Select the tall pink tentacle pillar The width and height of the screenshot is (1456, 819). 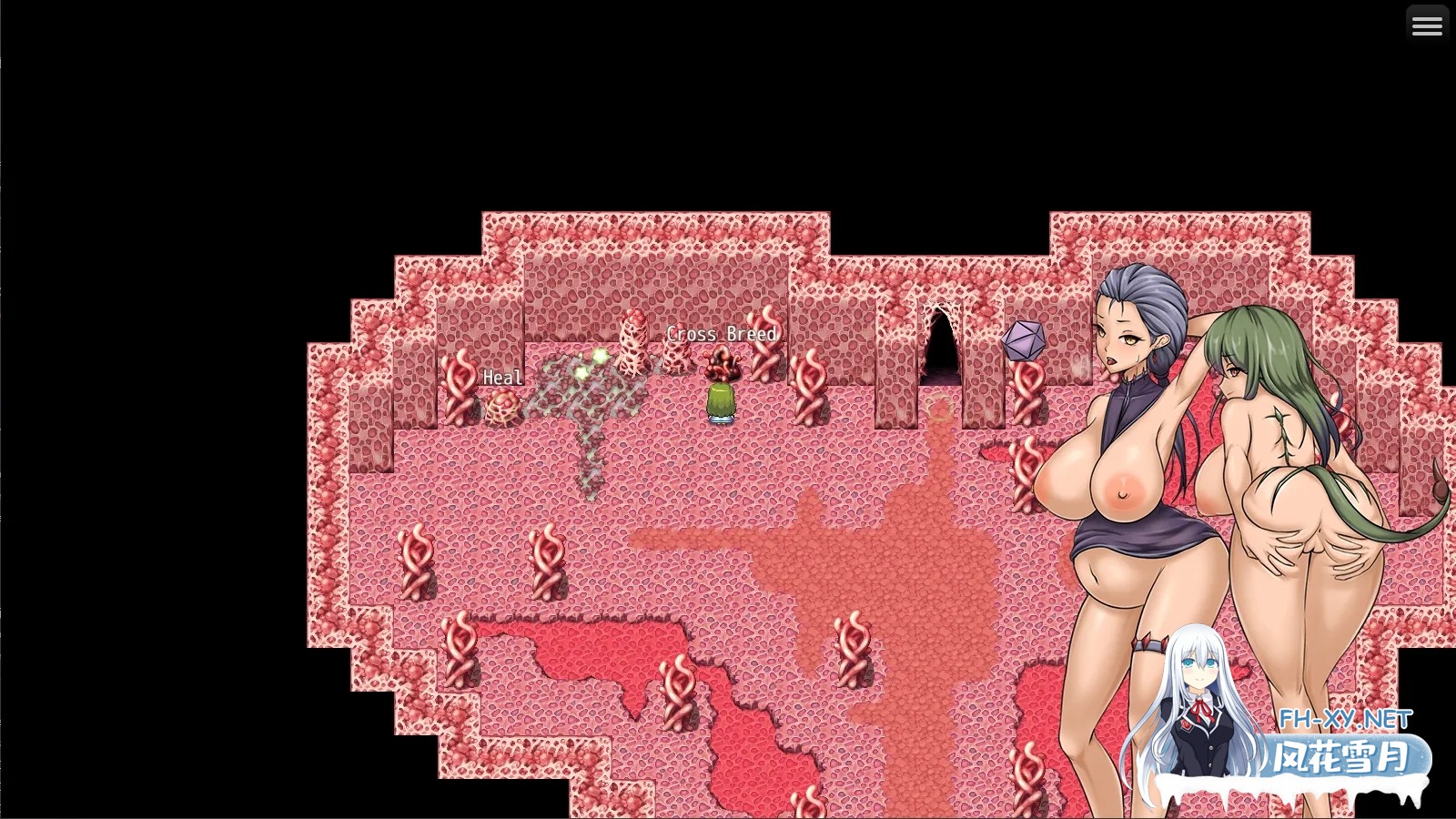click(632, 341)
